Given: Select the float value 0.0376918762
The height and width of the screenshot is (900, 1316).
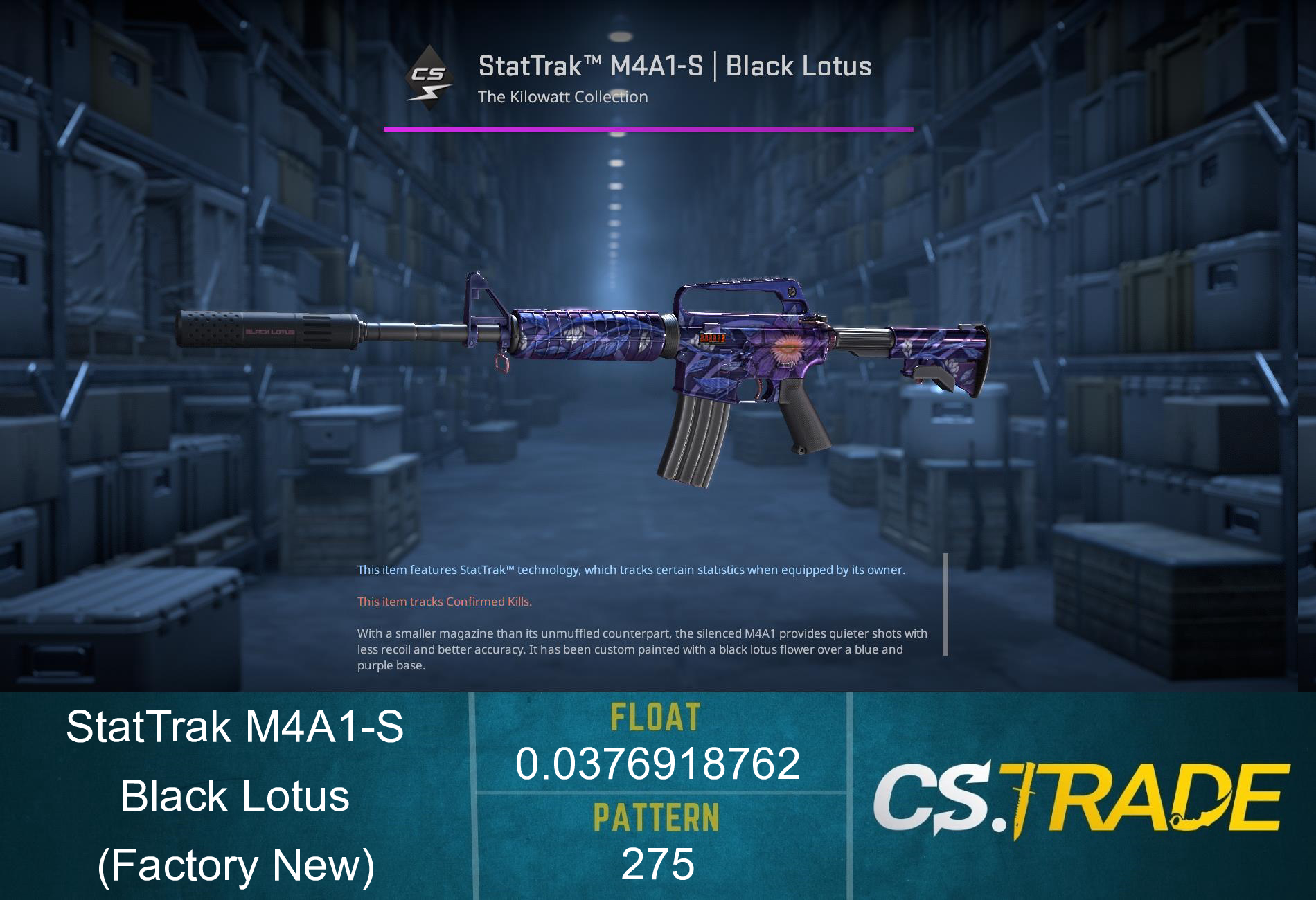Looking at the screenshot, I should (x=657, y=765).
